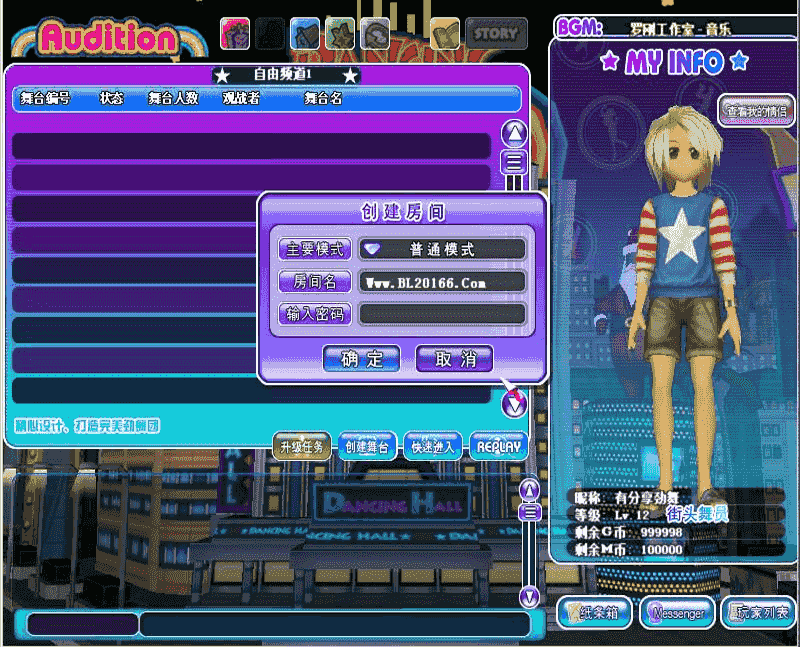Open the 普通模式 main mode dropdown
The image size is (800, 647).
pos(443,249)
